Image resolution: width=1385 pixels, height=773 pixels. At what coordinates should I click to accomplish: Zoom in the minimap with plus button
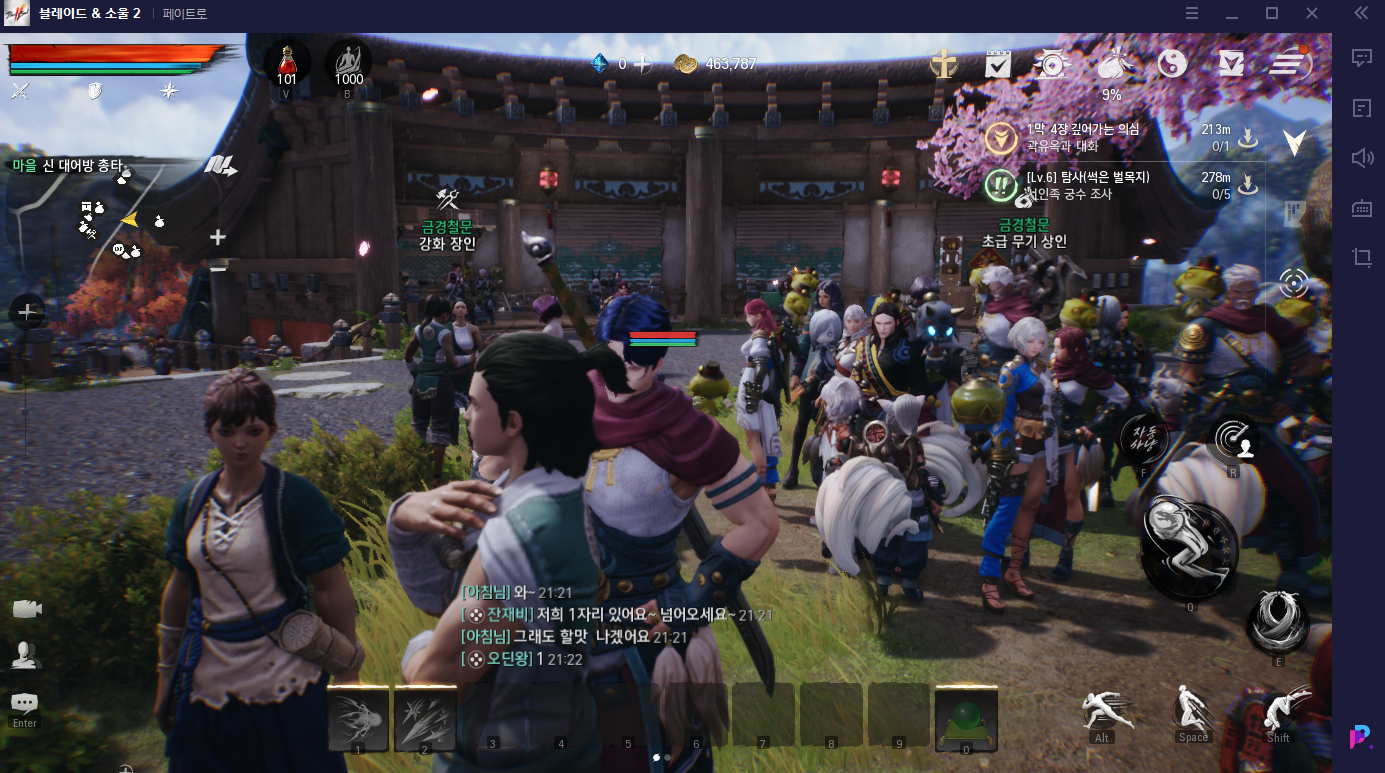pyautogui.click(x=217, y=237)
